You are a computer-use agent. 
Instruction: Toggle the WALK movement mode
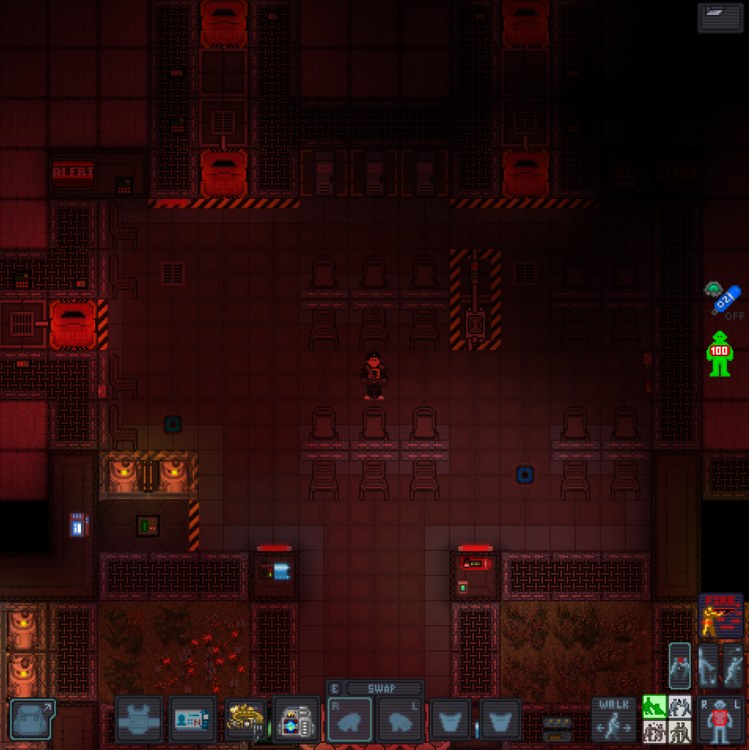click(612, 718)
